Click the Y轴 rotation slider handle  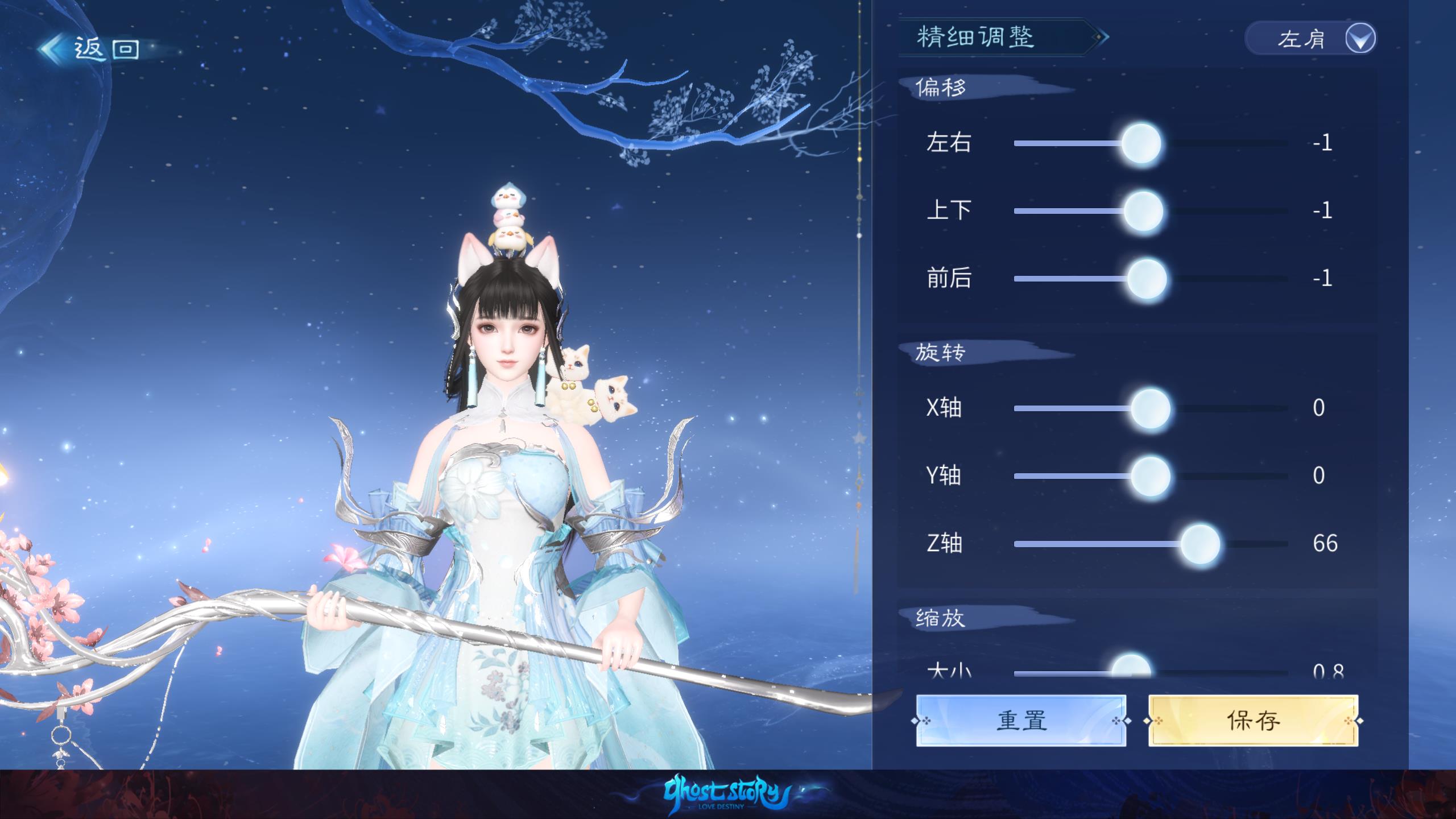tap(1150, 476)
